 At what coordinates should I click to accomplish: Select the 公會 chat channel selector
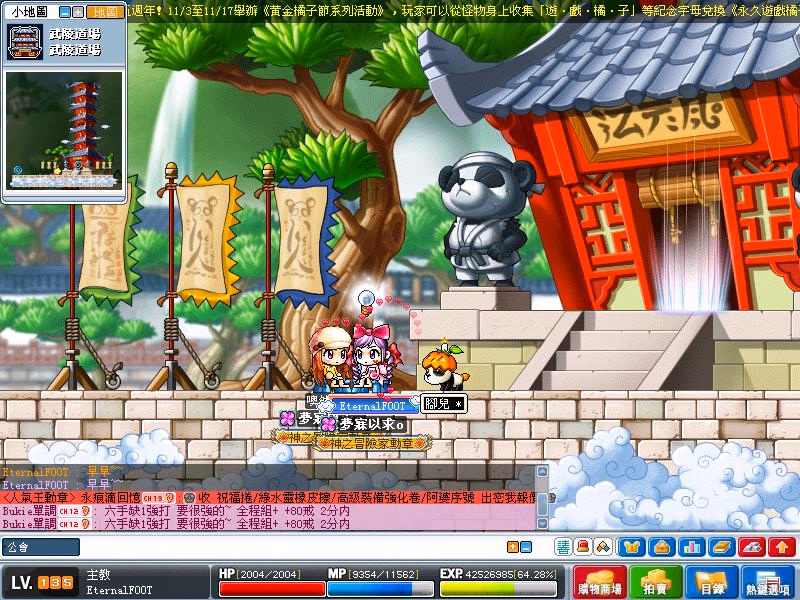click(x=40, y=547)
